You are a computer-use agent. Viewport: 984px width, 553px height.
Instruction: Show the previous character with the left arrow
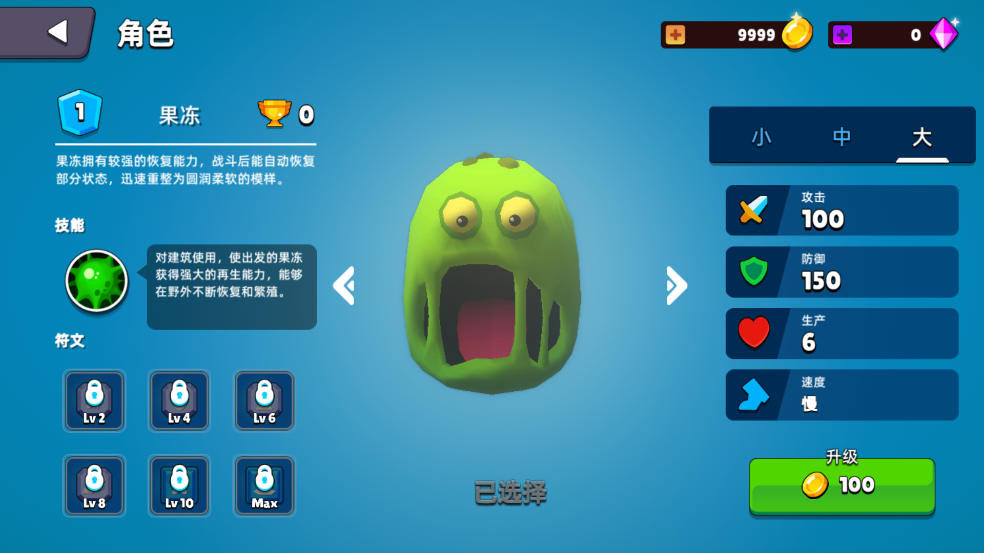[344, 286]
